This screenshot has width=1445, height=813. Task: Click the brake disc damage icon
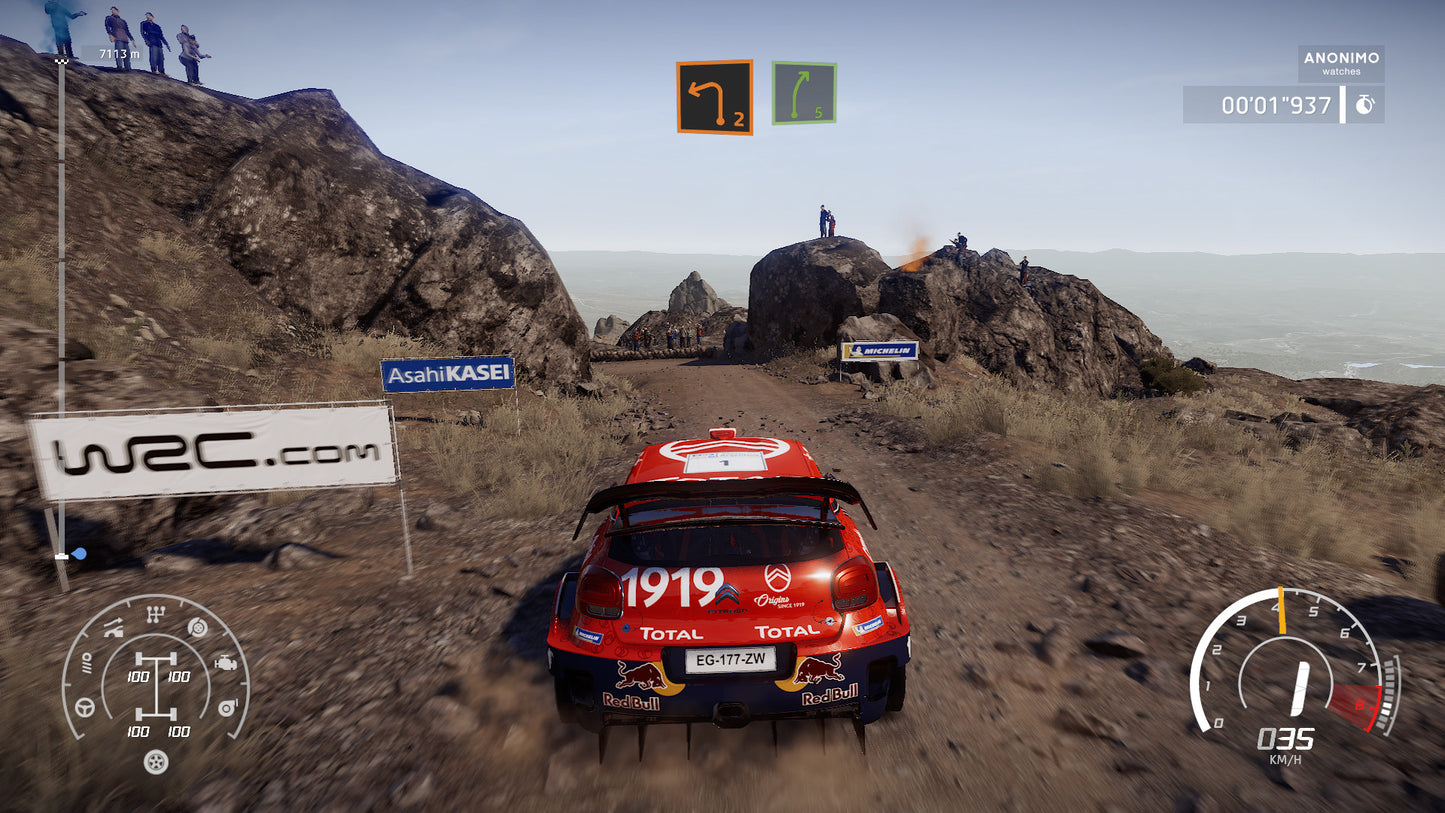197,627
